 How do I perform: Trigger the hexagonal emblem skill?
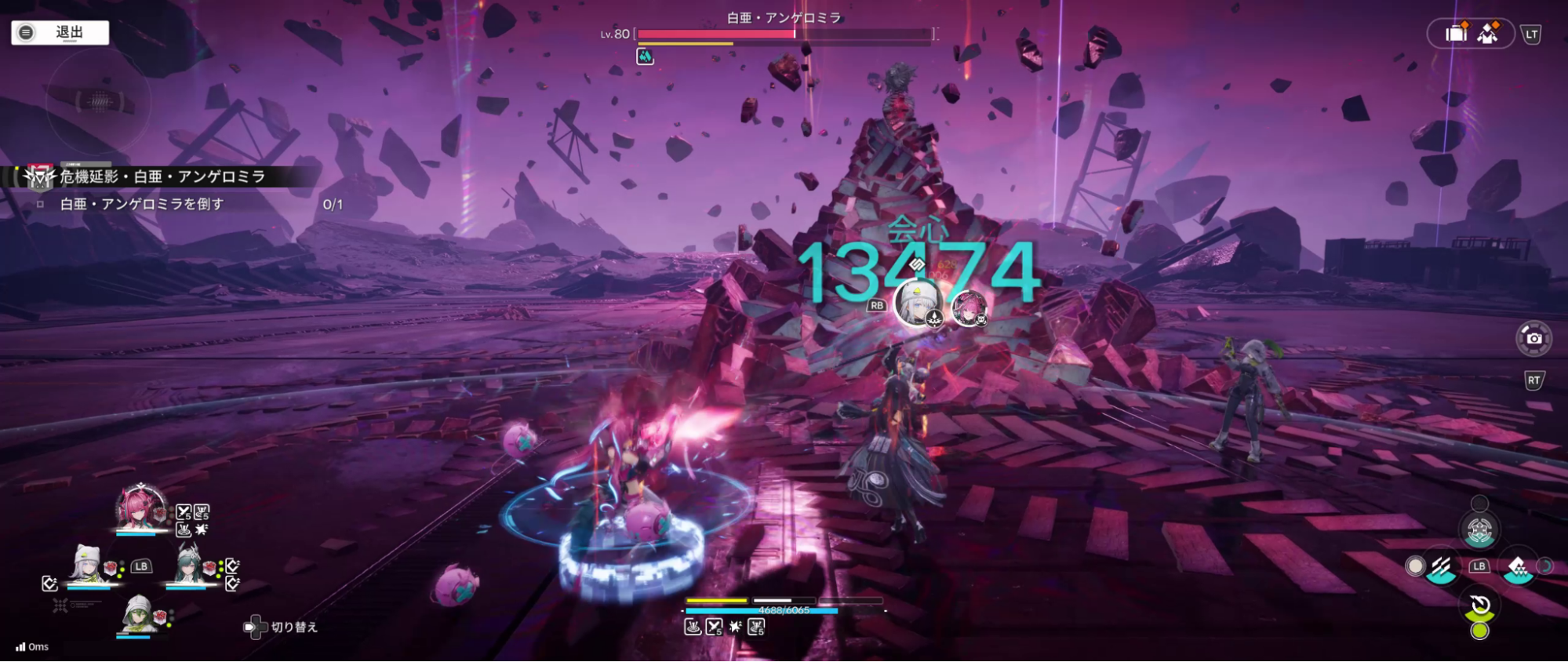pyautogui.click(x=1479, y=531)
